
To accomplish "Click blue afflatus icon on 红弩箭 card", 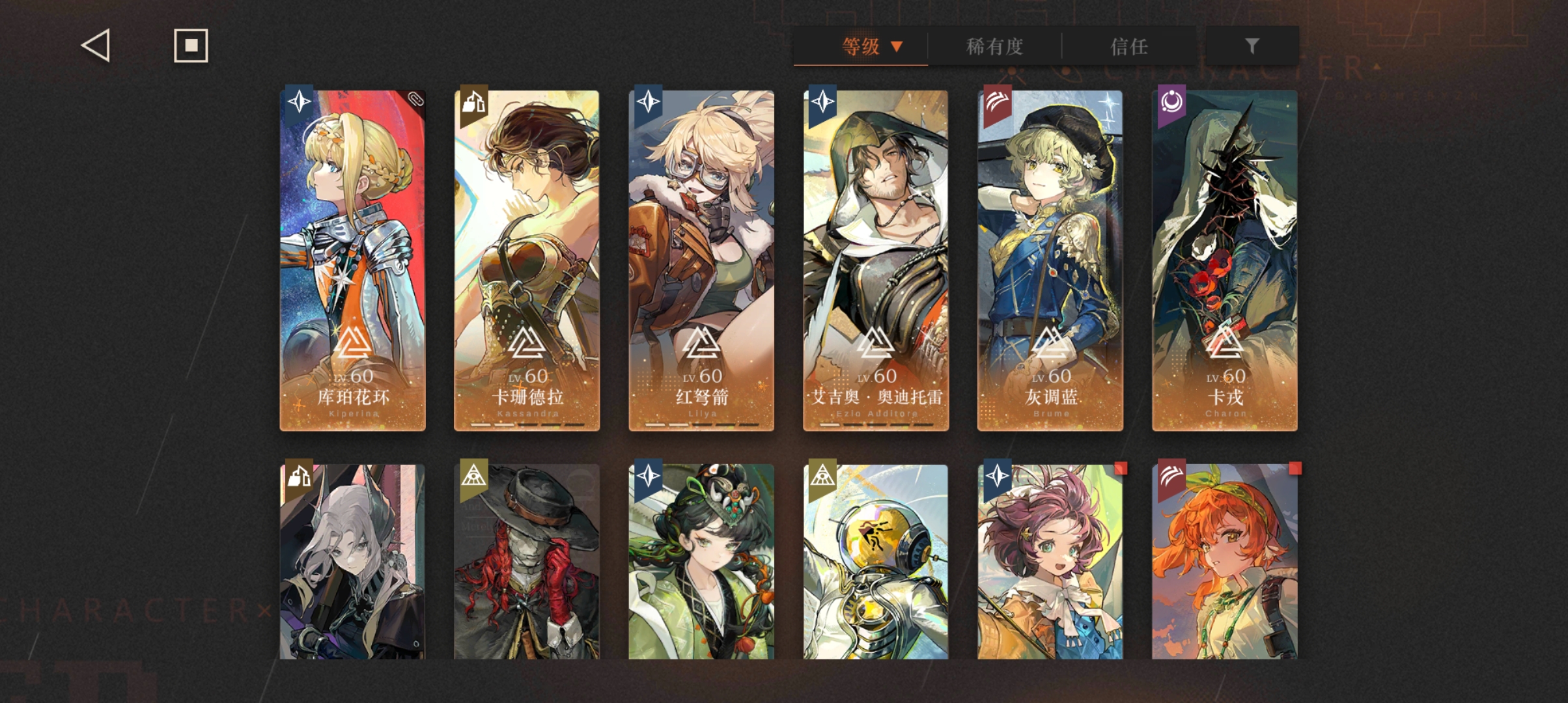I will pos(649,102).
